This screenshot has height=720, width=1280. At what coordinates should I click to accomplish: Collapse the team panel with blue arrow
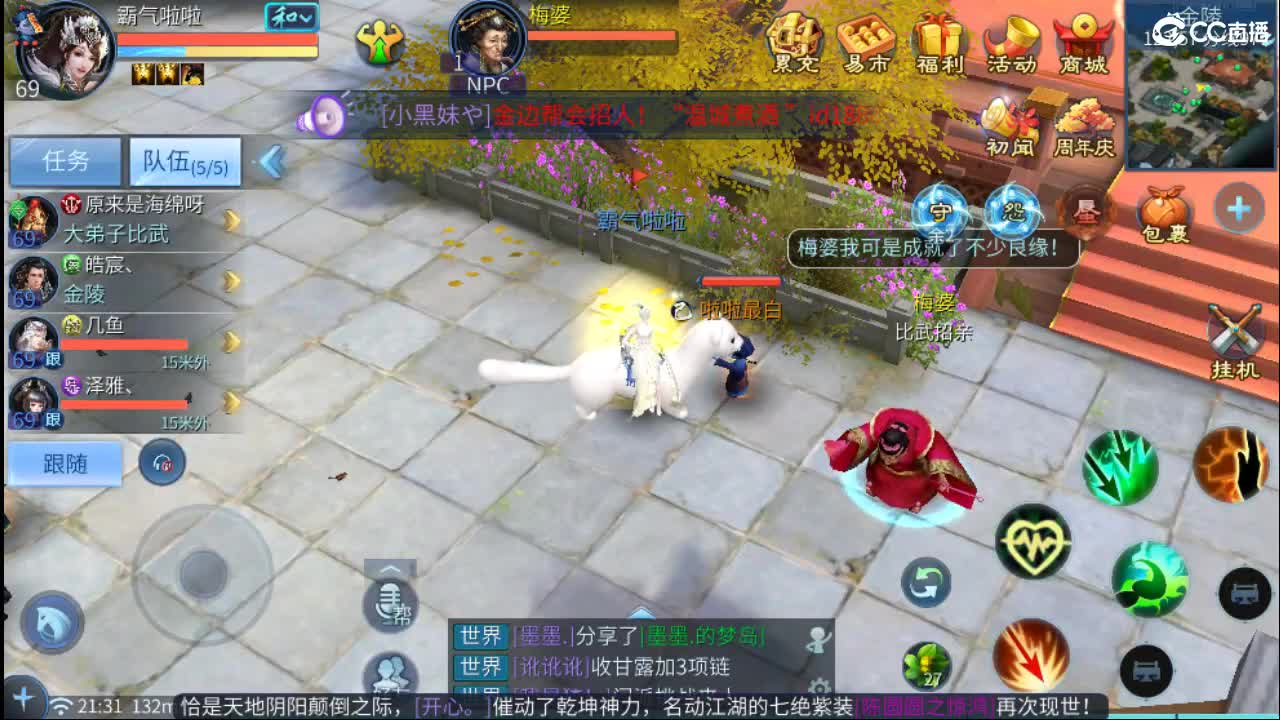pyautogui.click(x=271, y=161)
